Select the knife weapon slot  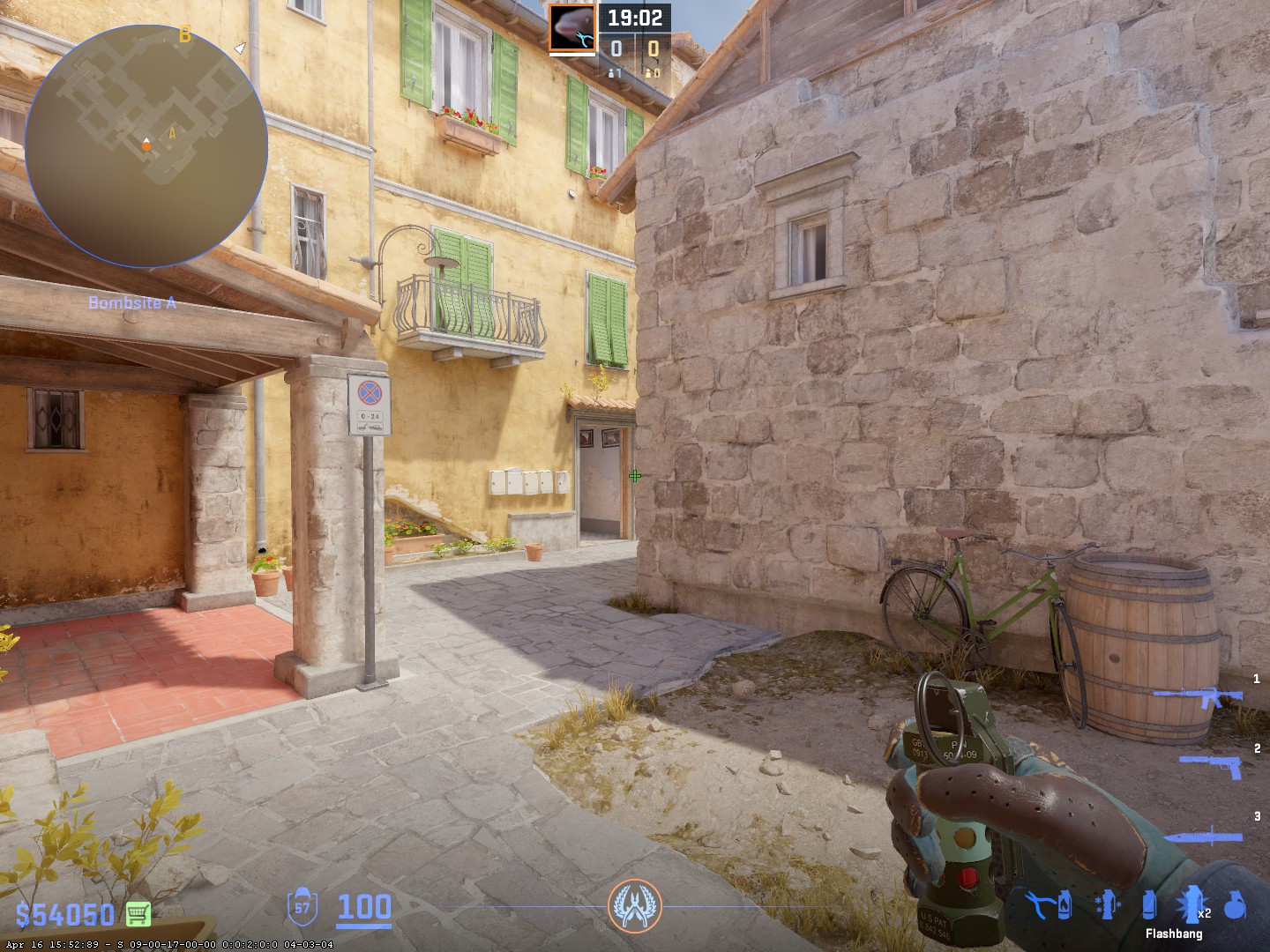coord(1206,837)
